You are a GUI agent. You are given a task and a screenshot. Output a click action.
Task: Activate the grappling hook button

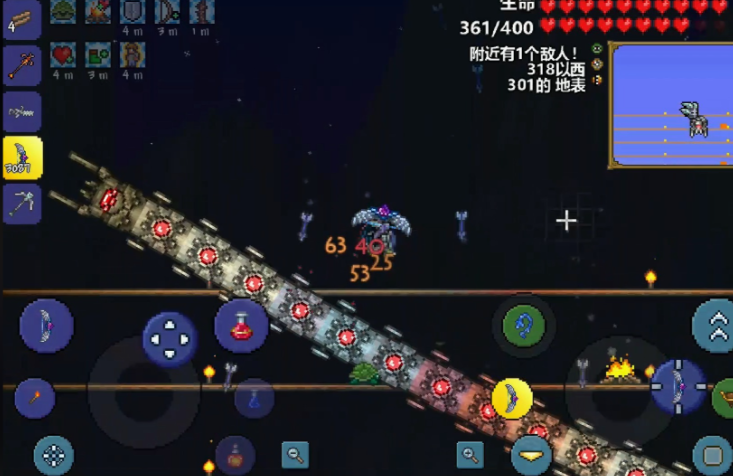(523, 324)
